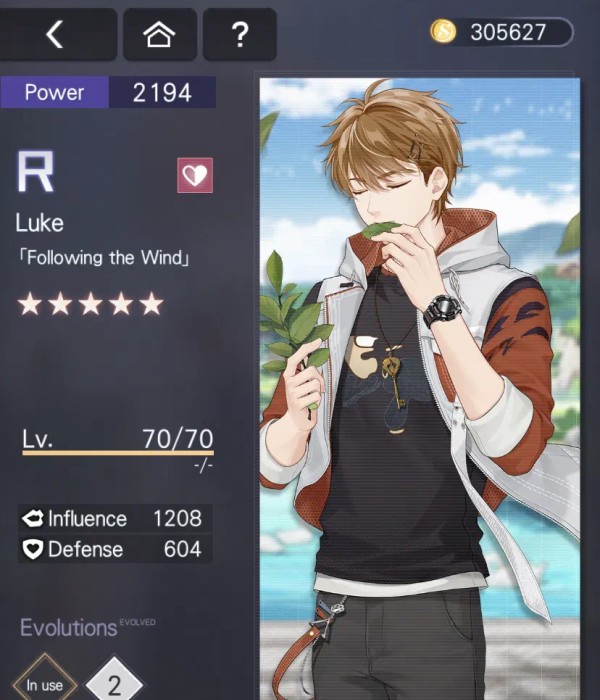Tap the gold coin currency counter
Screen dimensions: 600x700
coord(501,32)
